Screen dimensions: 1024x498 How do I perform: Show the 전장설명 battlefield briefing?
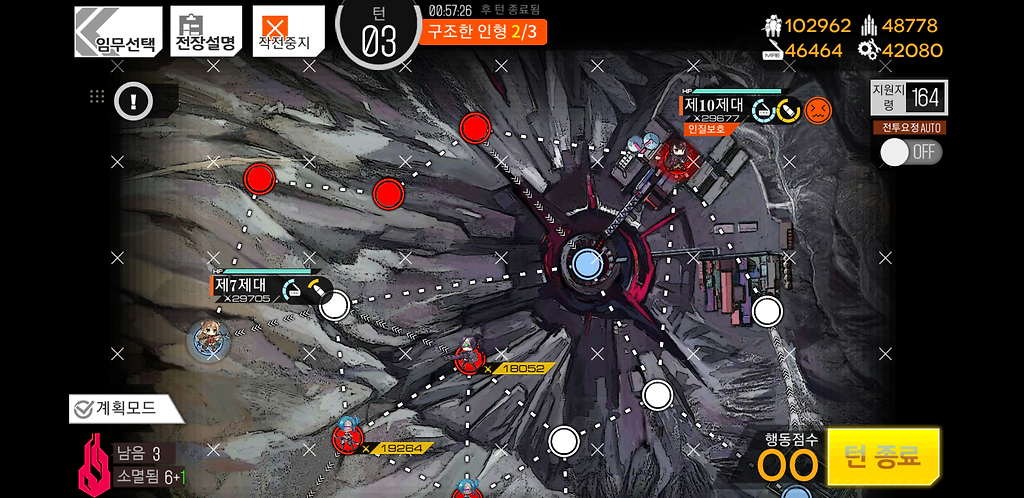(x=205, y=31)
